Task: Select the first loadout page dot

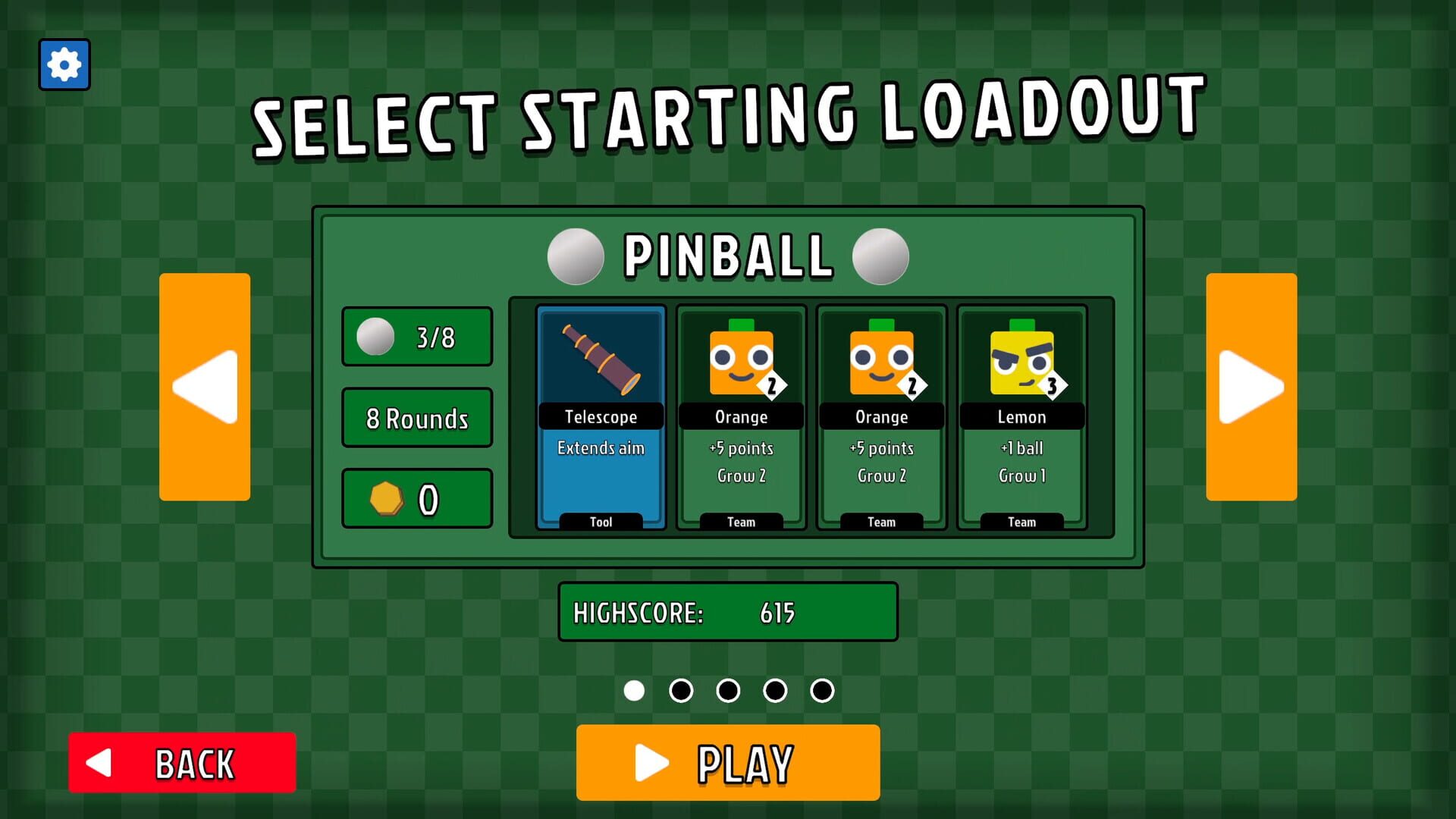Action: [x=634, y=691]
